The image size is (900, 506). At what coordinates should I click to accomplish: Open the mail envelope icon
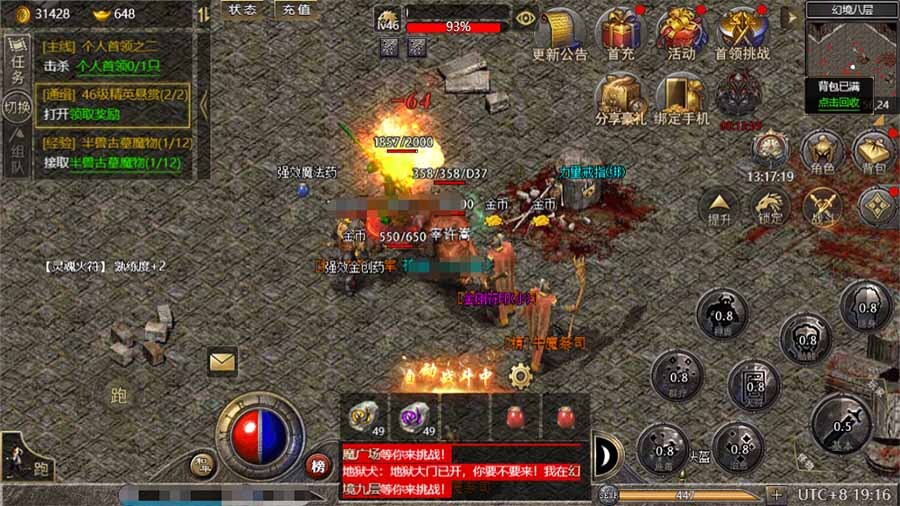222,361
